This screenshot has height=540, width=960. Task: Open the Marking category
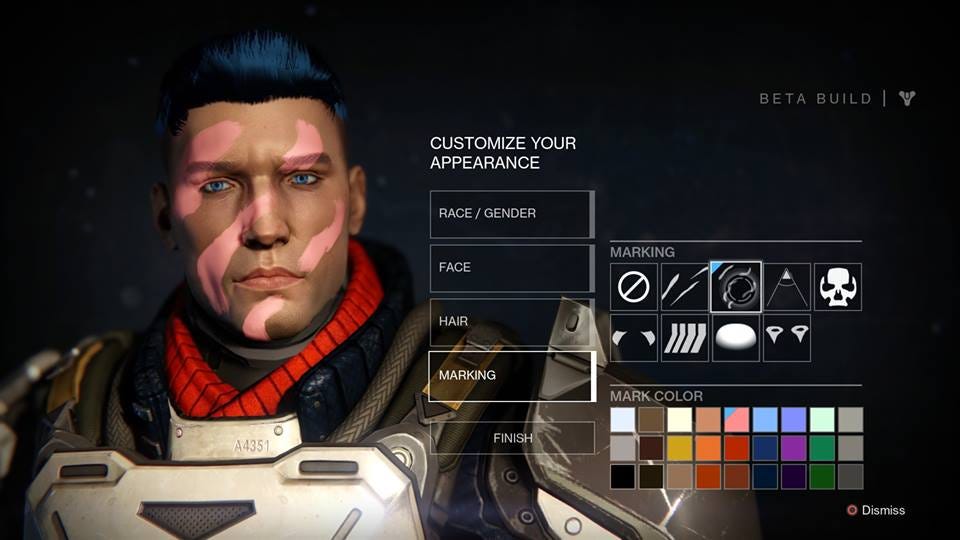(512, 376)
